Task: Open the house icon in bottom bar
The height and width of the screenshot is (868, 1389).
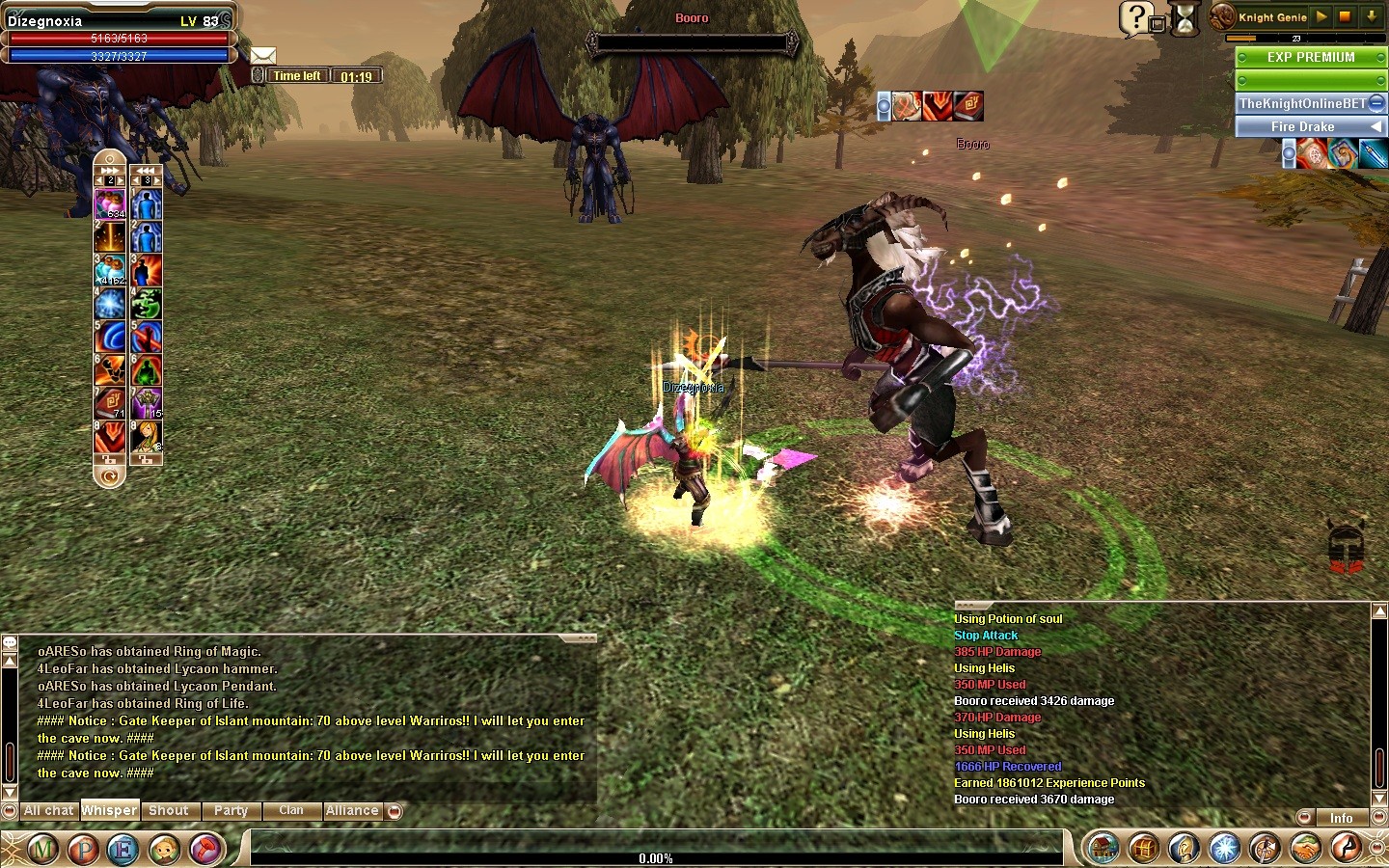Action: (1103, 849)
